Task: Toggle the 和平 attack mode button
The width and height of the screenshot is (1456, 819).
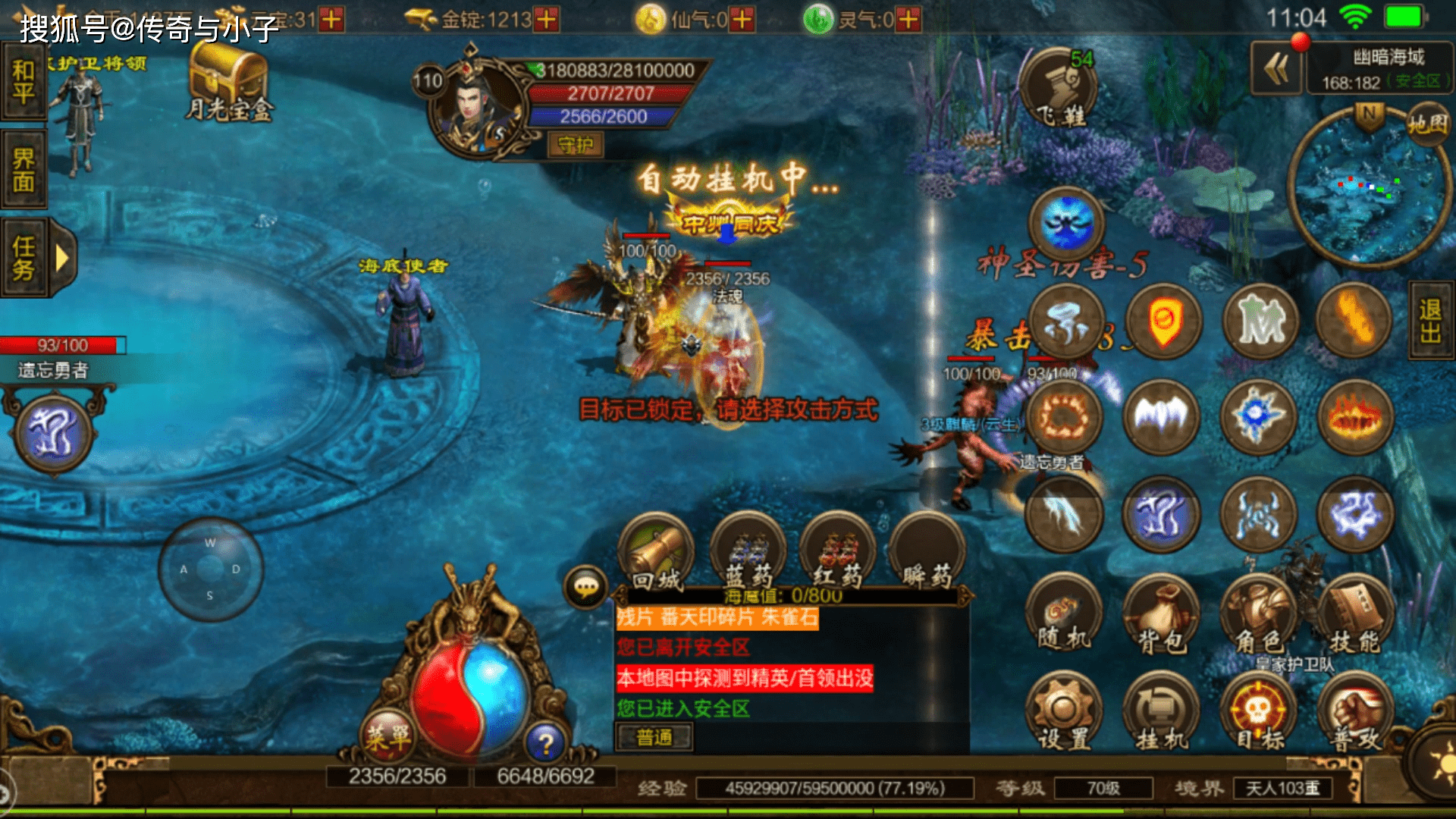Action: pos(24,82)
